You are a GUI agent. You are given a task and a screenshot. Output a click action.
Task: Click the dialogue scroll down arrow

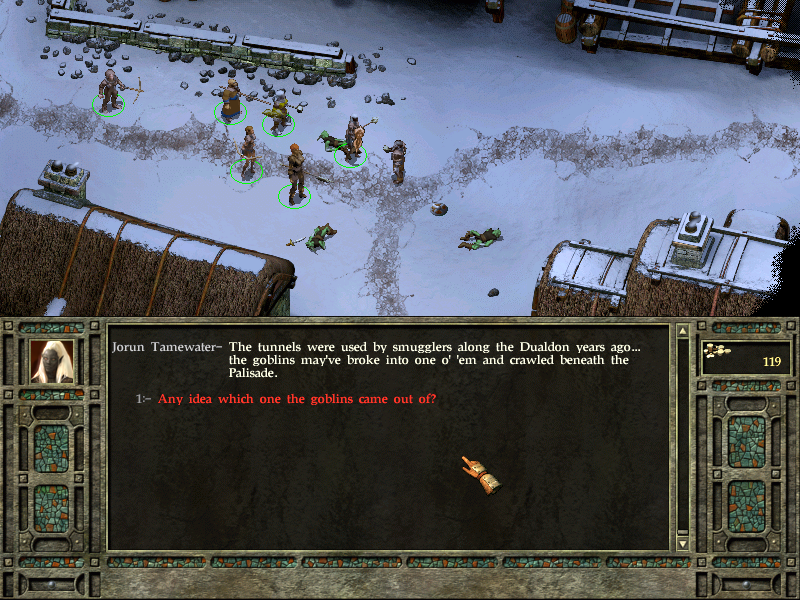[x=683, y=543]
